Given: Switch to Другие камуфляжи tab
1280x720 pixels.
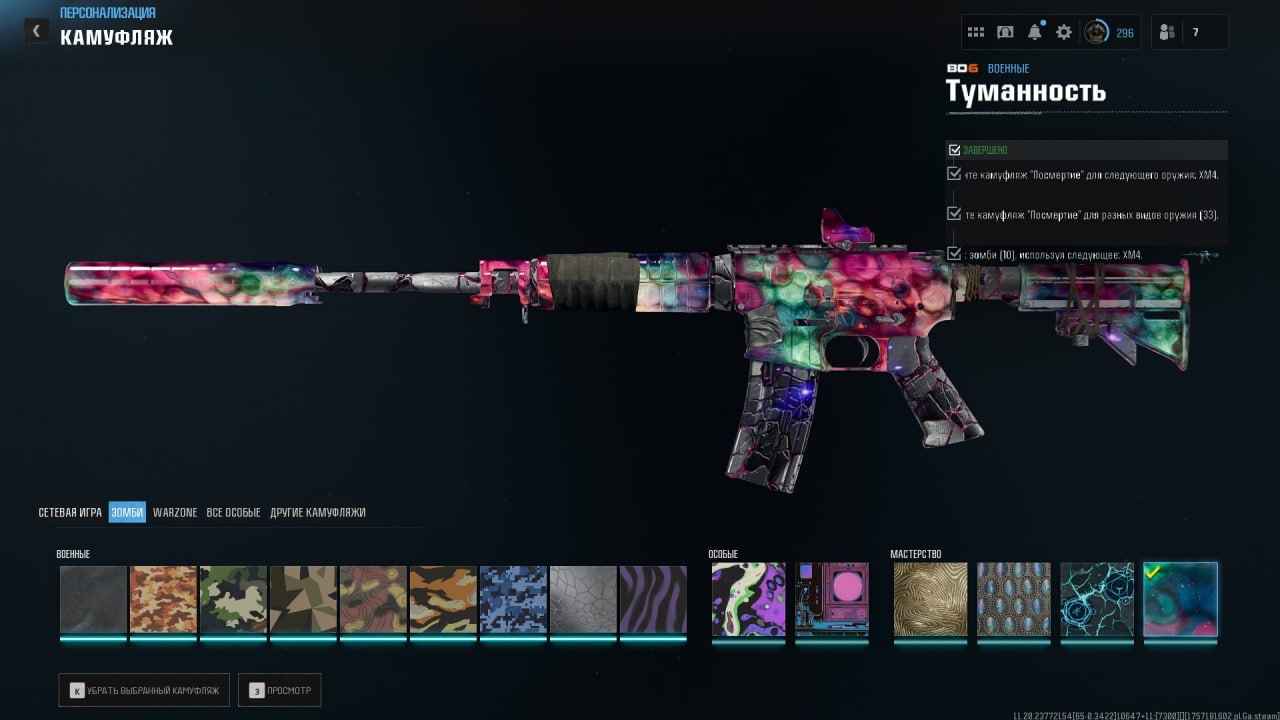Looking at the screenshot, I should (317, 512).
